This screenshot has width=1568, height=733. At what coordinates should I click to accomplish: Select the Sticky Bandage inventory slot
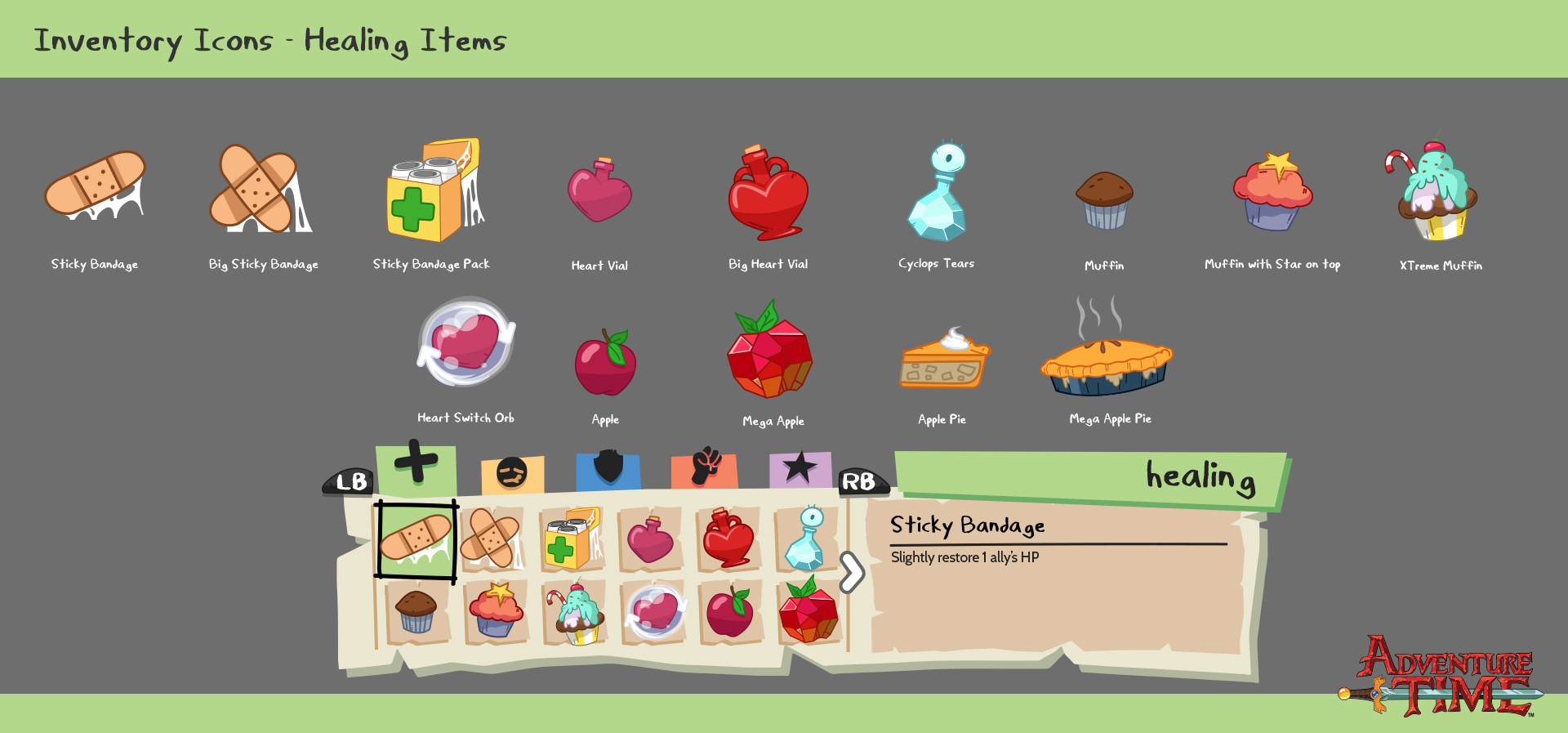416,539
